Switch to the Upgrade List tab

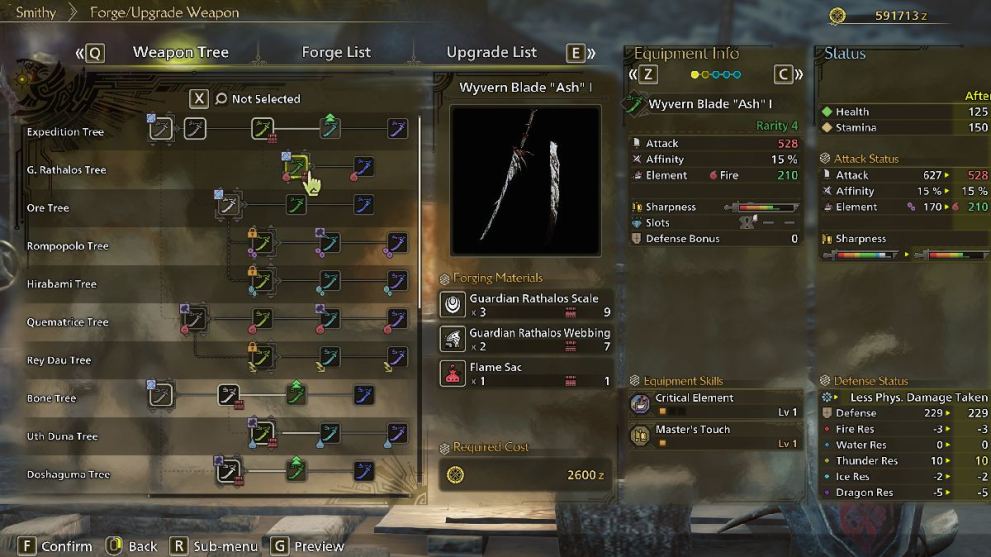(491, 52)
